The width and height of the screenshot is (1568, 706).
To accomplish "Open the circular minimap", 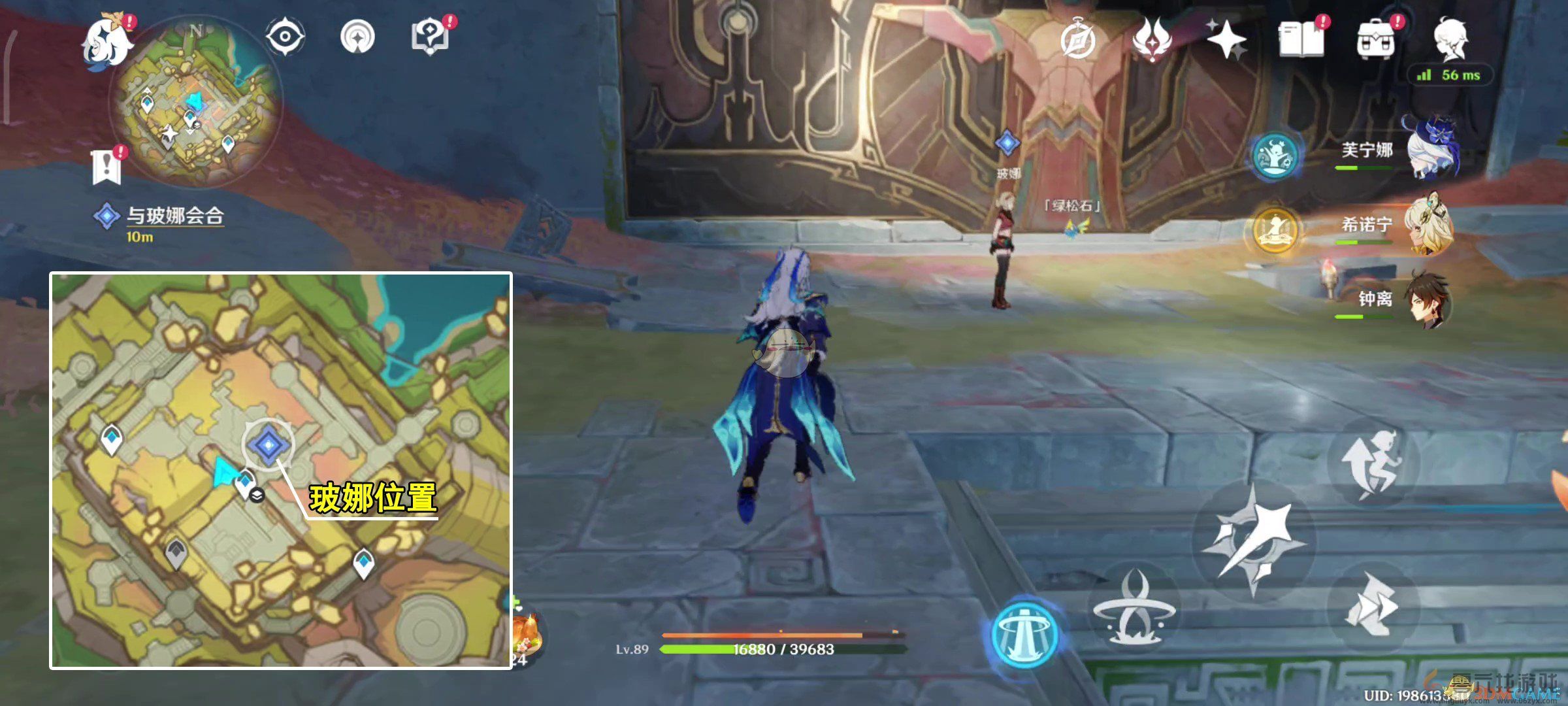I will pyautogui.click(x=196, y=105).
